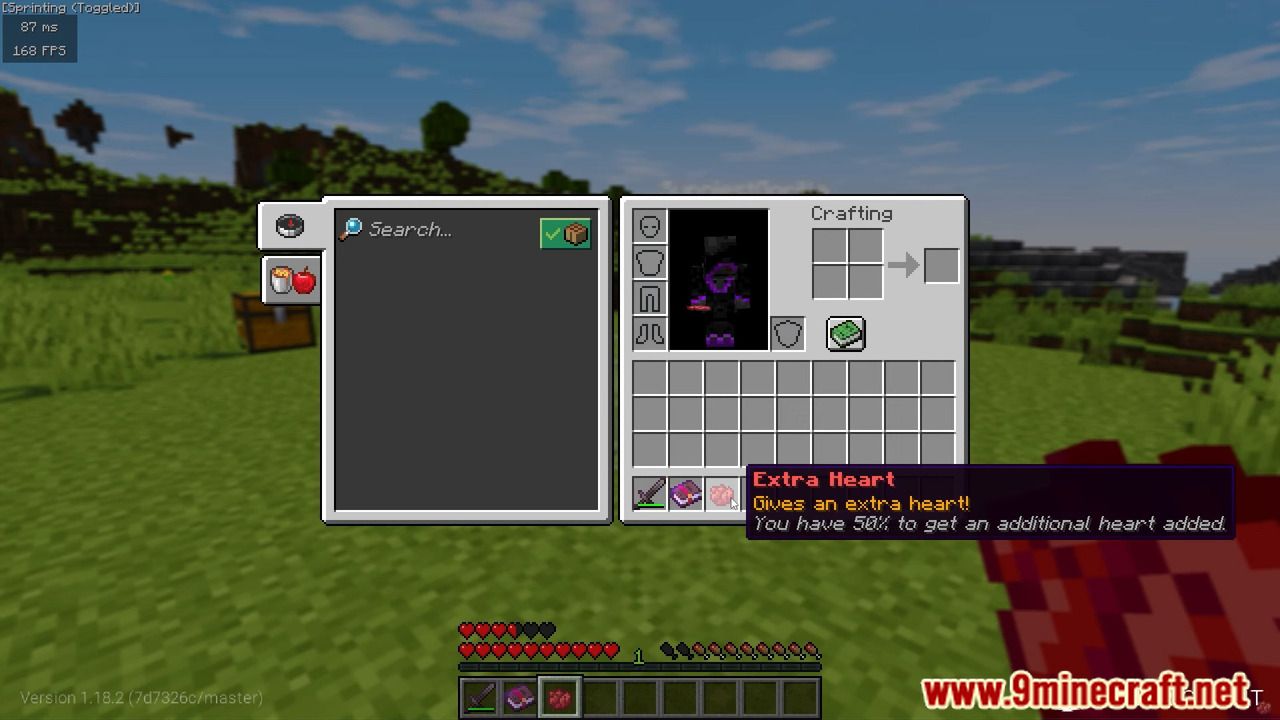Select the Extra Heart item
This screenshot has width=1280, height=720.
pyautogui.click(x=723, y=494)
